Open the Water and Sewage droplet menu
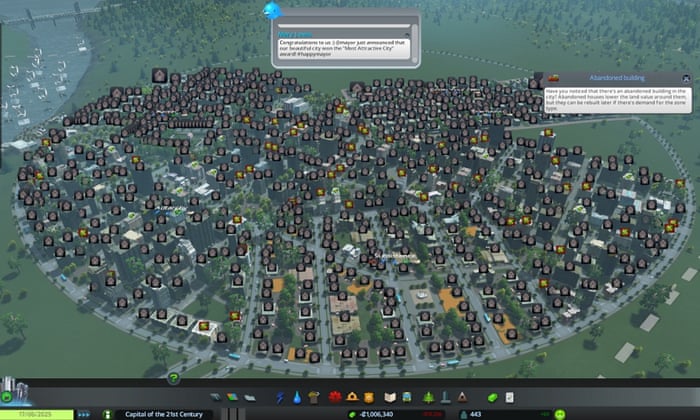 296,397
